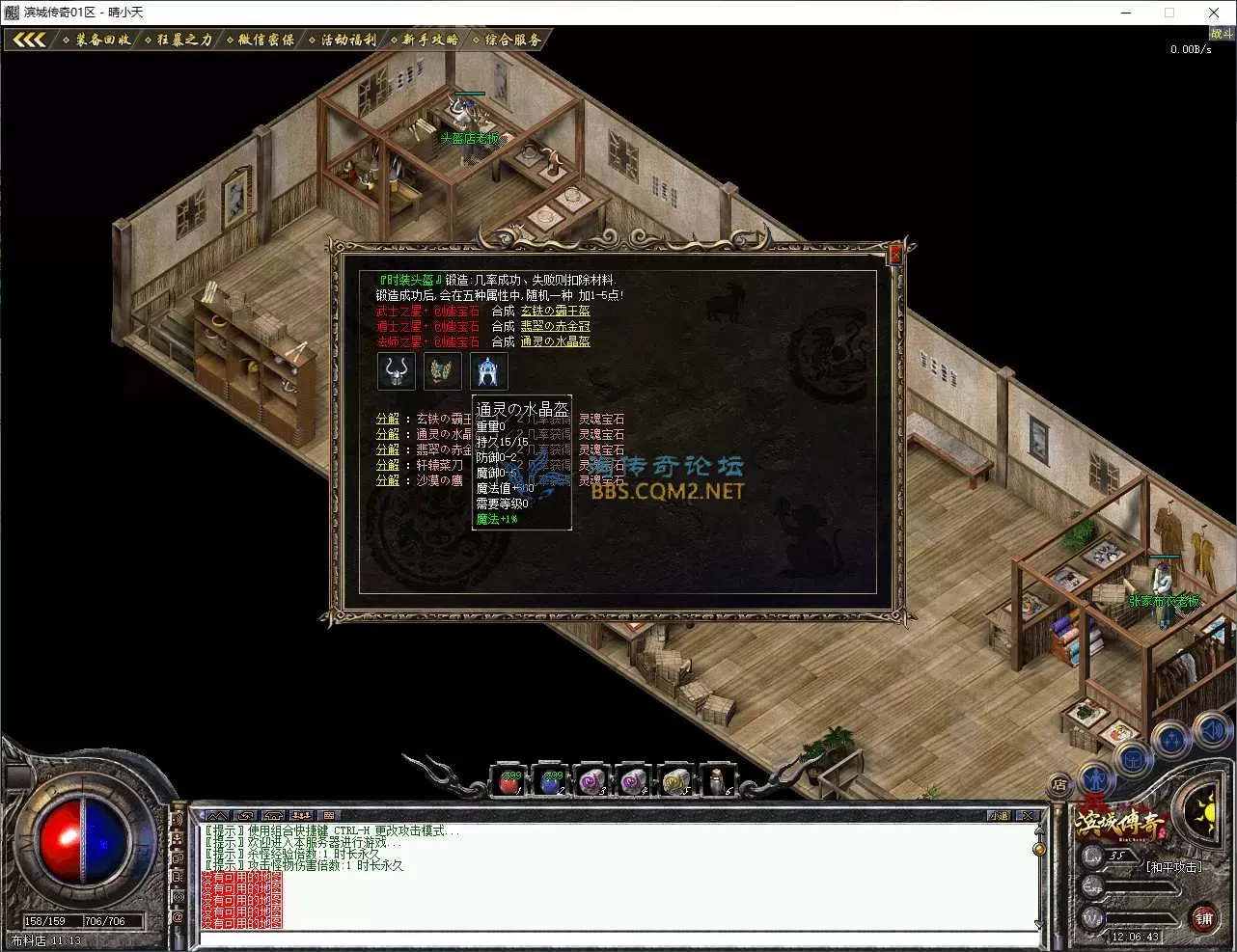Select the golden crown icon

tap(442, 370)
